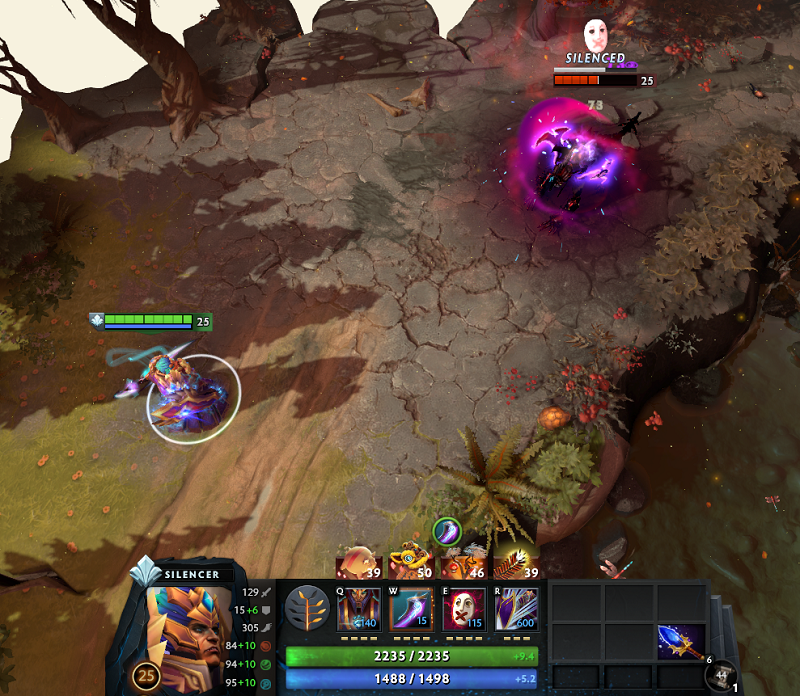Screen dimensions: 800x696
Task: Use the blue scepter item in inventory
Action: coord(680,641)
